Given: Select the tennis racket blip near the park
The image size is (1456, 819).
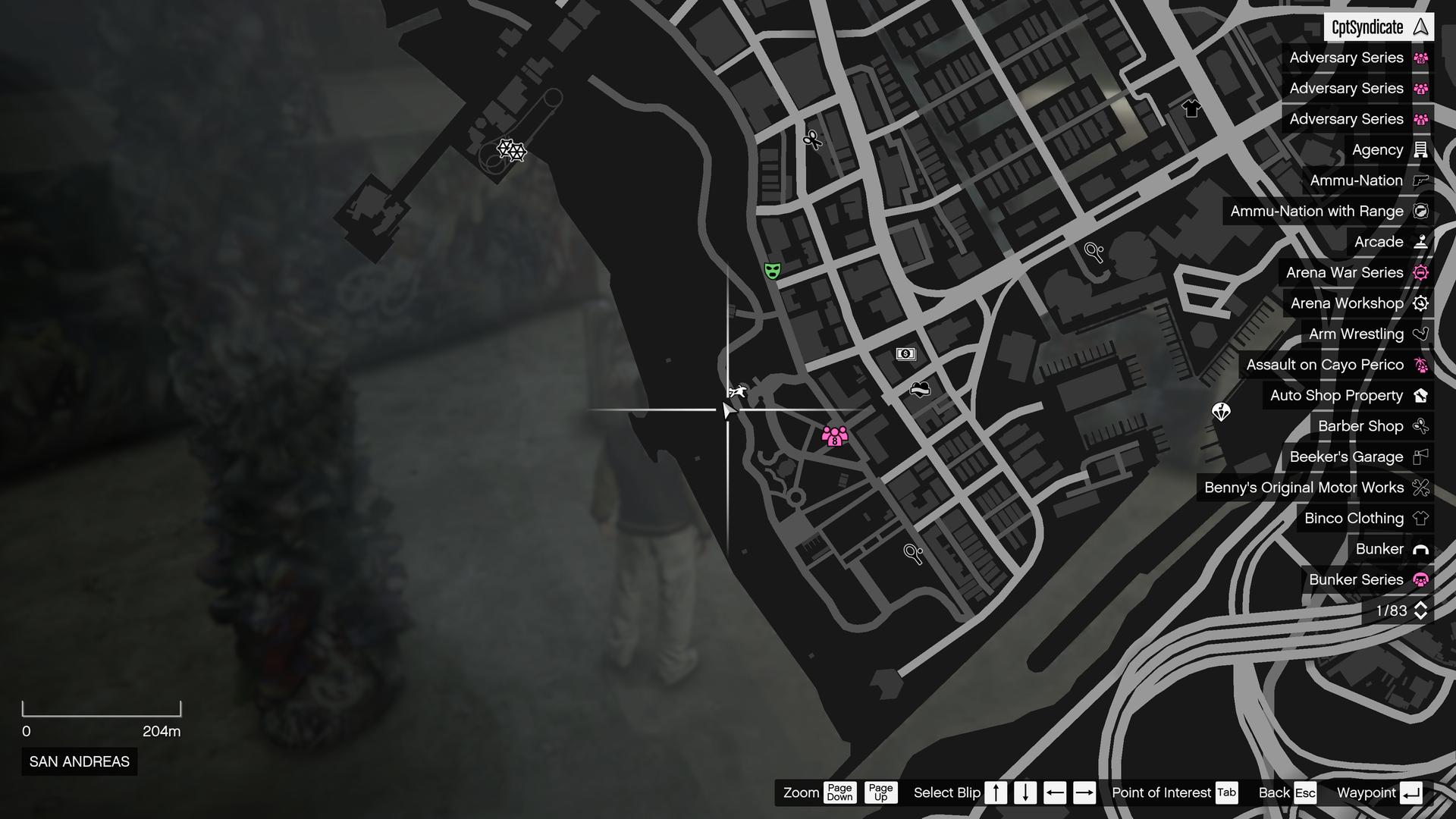Looking at the screenshot, I should [x=912, y=554].
